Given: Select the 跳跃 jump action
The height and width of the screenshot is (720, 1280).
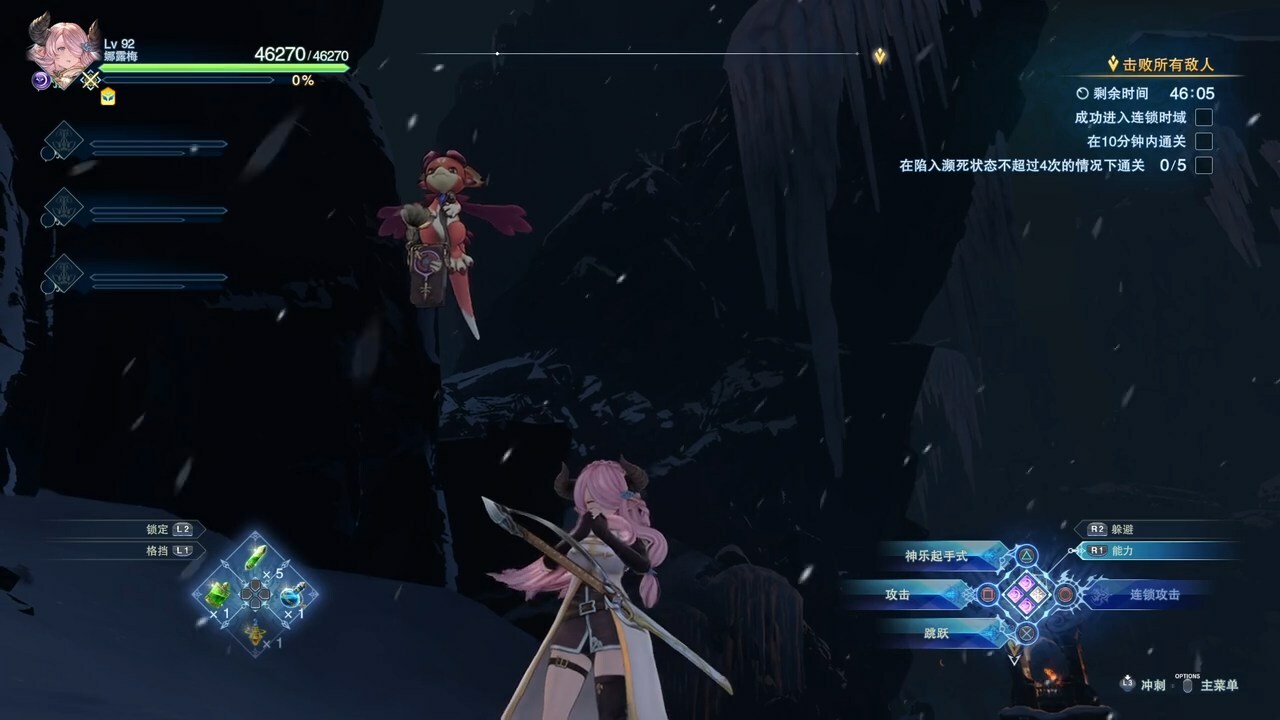Looking at the screenshot, I should point(936,632).
